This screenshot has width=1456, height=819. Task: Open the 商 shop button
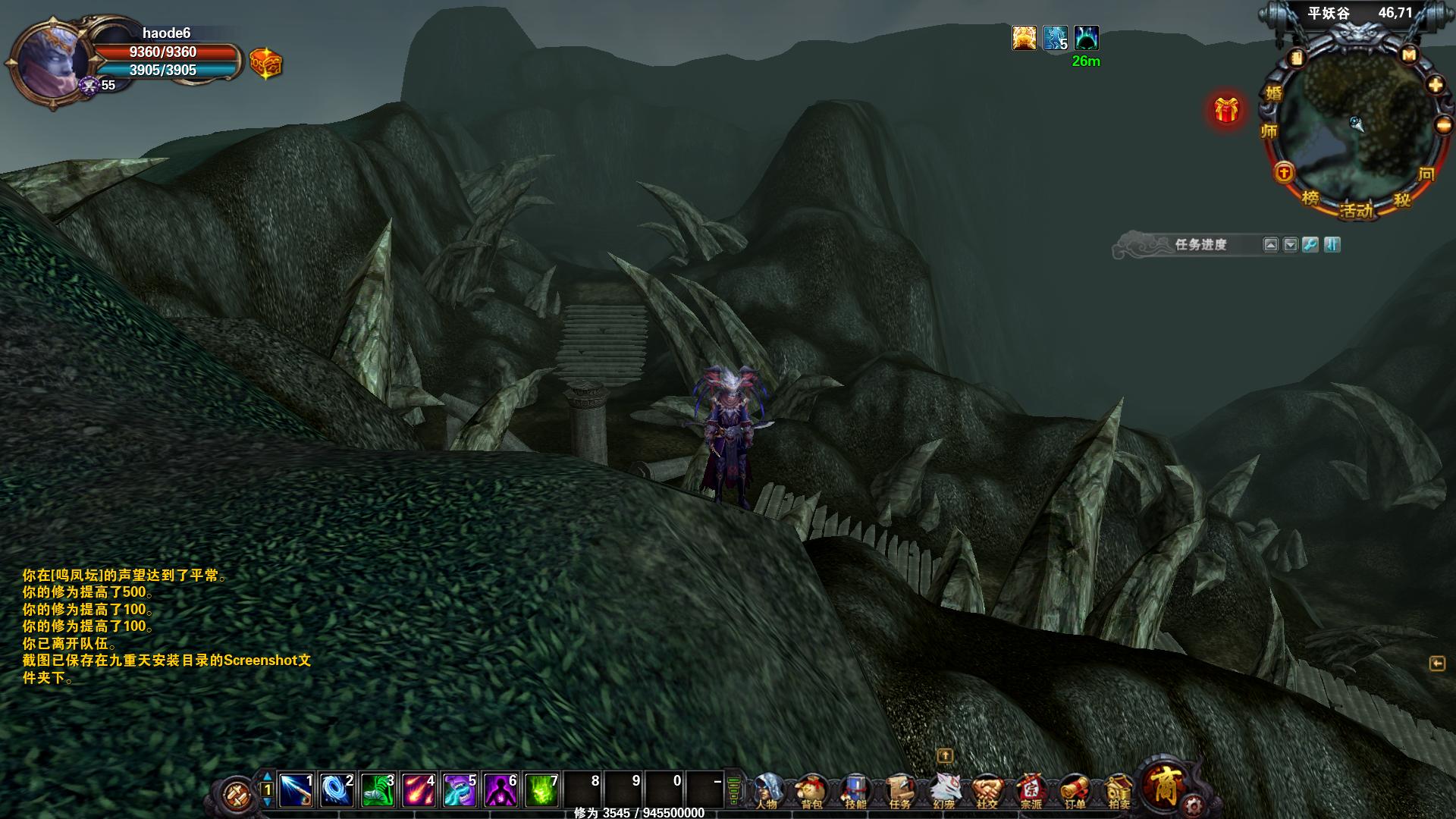pyautogui.click(x=1163, y=785)
